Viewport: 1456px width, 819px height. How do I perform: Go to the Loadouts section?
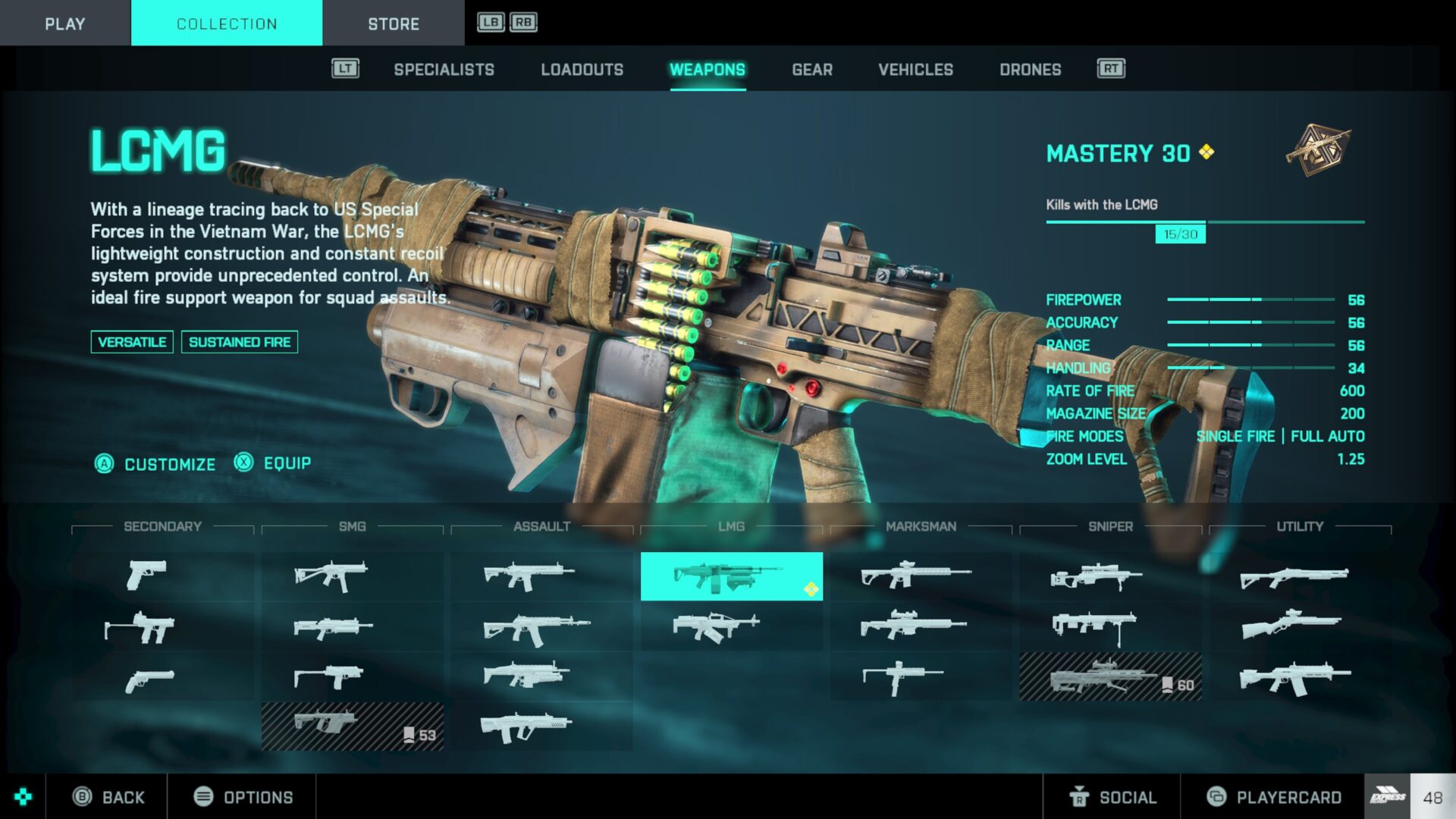(x=582, y=70)
